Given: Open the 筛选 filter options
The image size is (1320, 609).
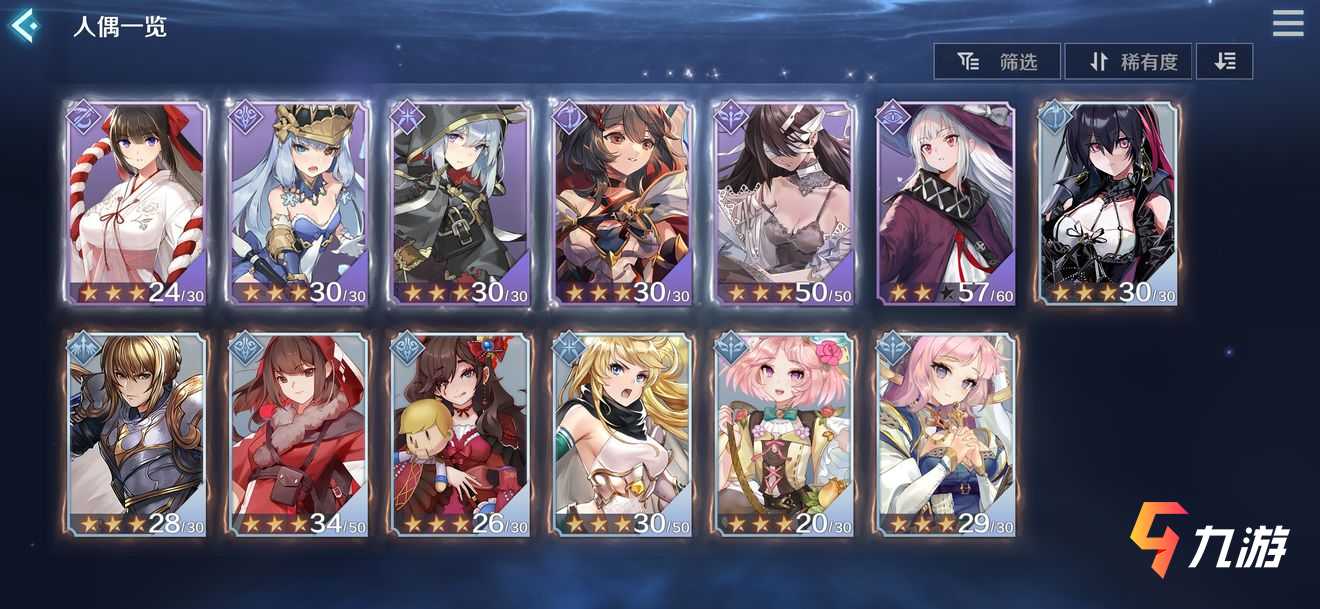Looking at the screenshot, I should (x=997, y=62).
